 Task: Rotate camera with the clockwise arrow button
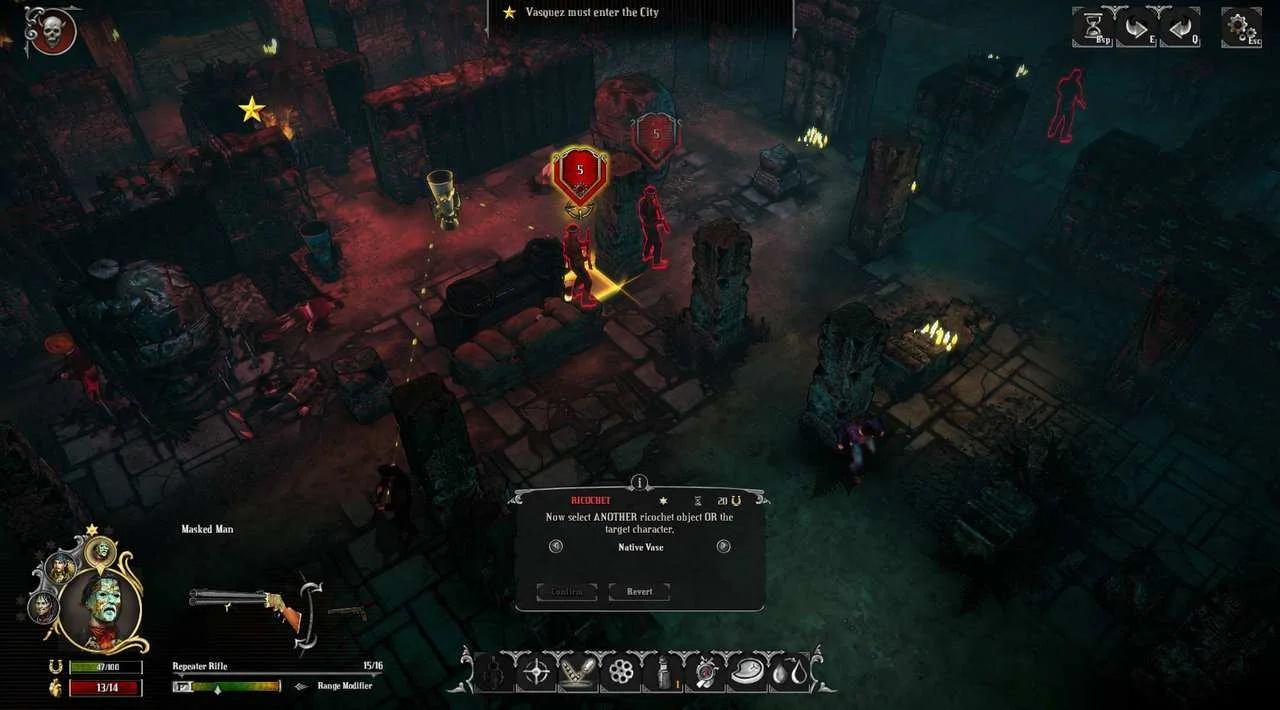(x=1136, y=27)
